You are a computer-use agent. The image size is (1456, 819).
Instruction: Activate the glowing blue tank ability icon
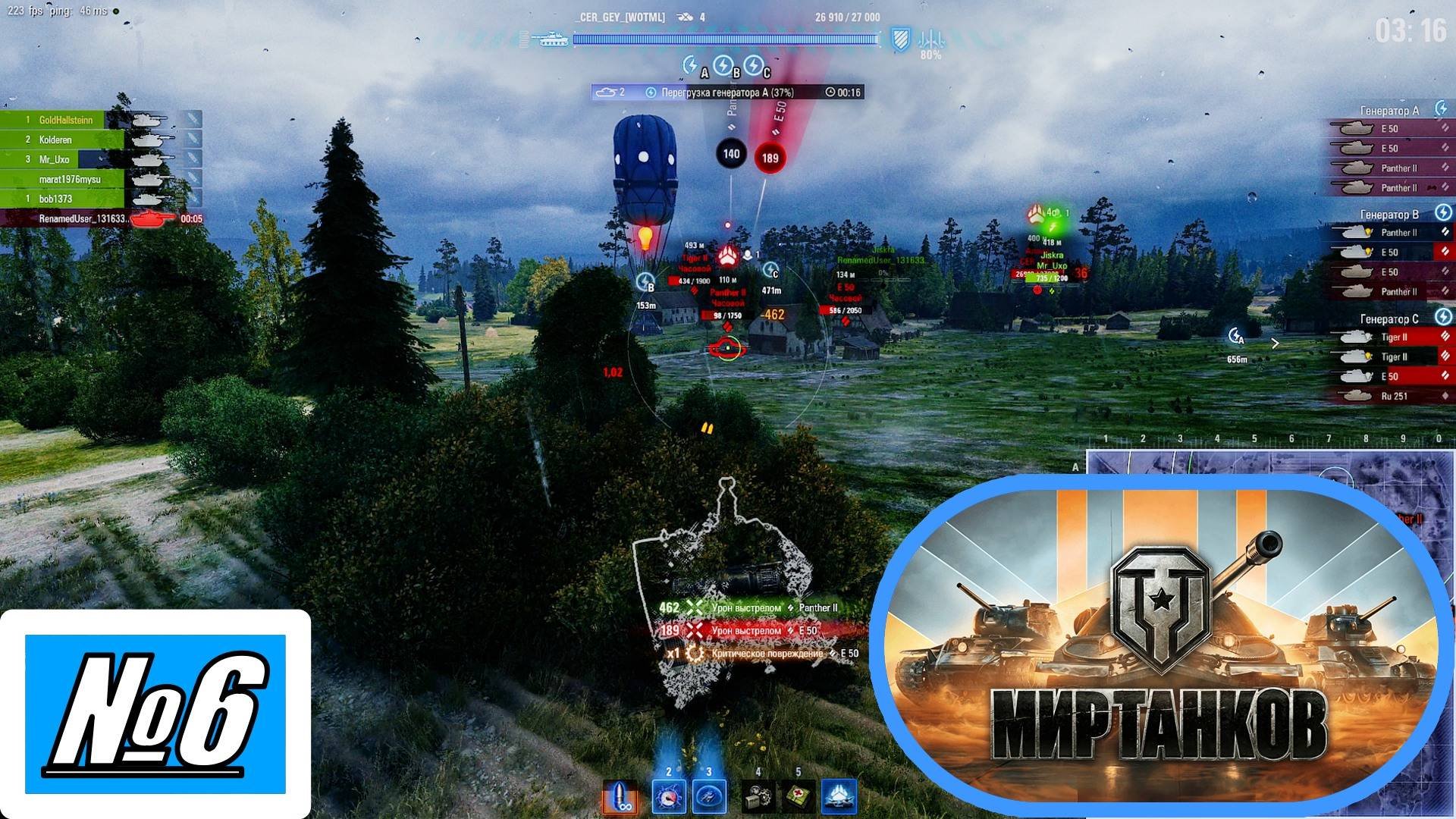839,797
